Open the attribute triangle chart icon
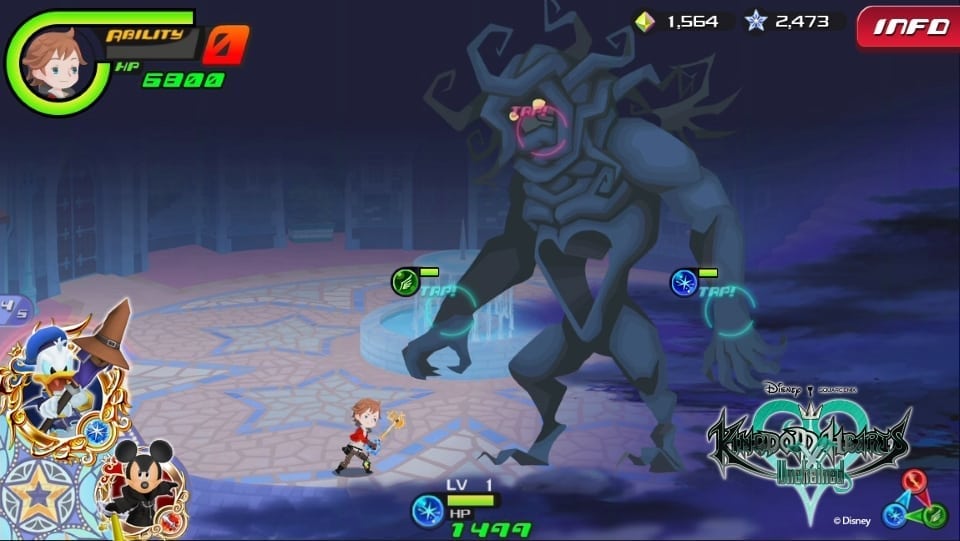The height and width of the screenshot is (541, 960). (x=914, y=498)
